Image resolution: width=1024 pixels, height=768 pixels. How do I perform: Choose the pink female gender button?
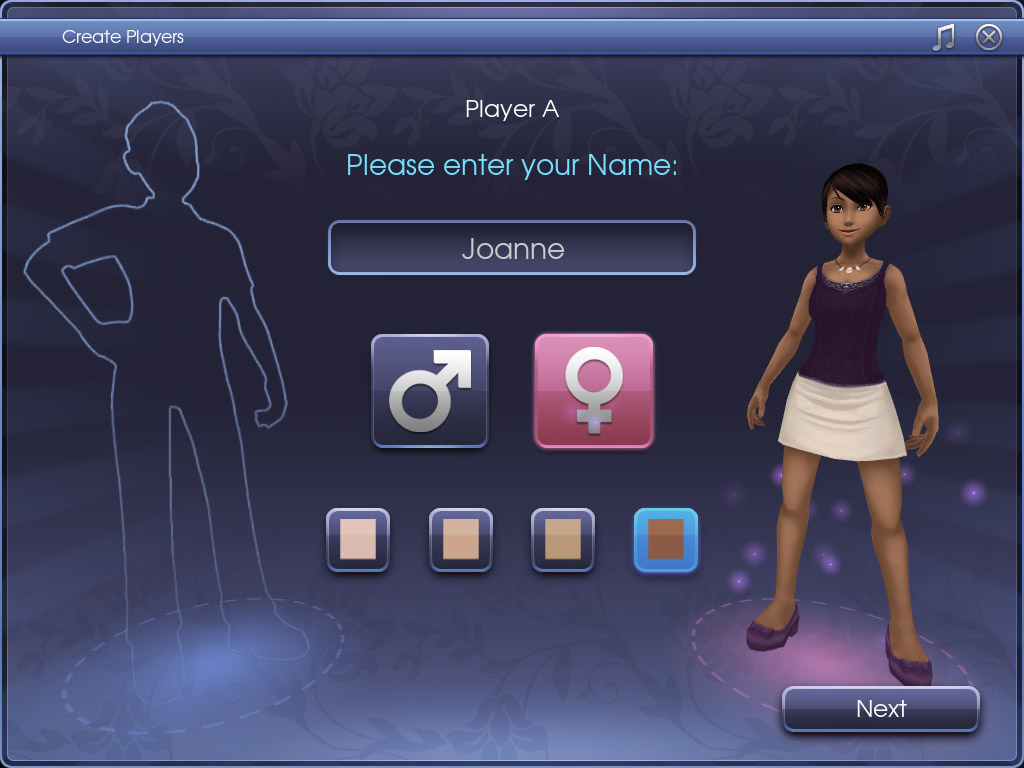[593, 391]
